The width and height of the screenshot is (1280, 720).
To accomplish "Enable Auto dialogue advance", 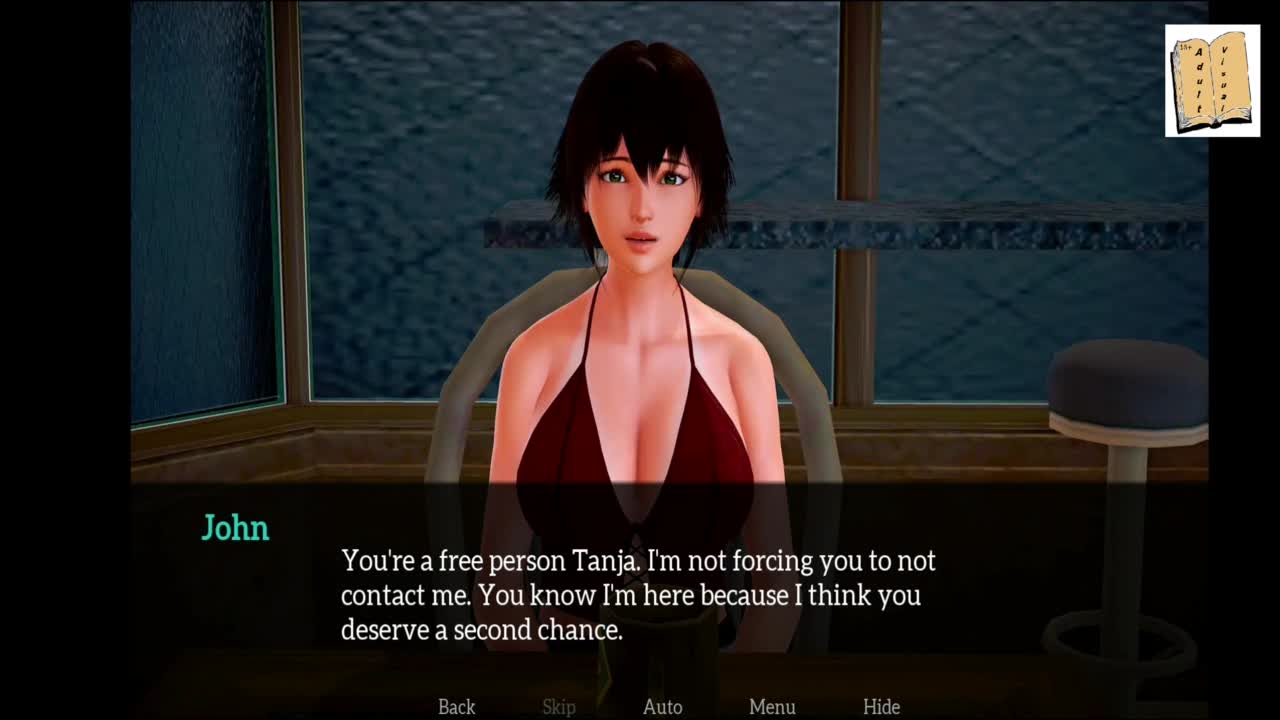I will [x=662, y=707].
